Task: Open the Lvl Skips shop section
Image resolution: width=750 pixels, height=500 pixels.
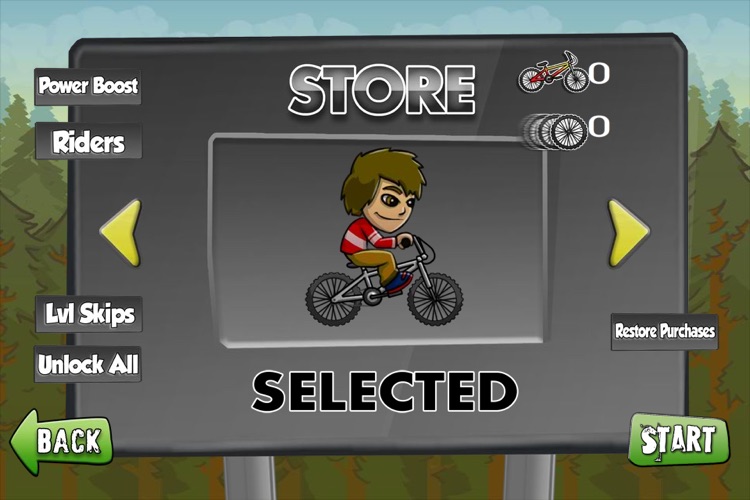Action: click(88, 314)
